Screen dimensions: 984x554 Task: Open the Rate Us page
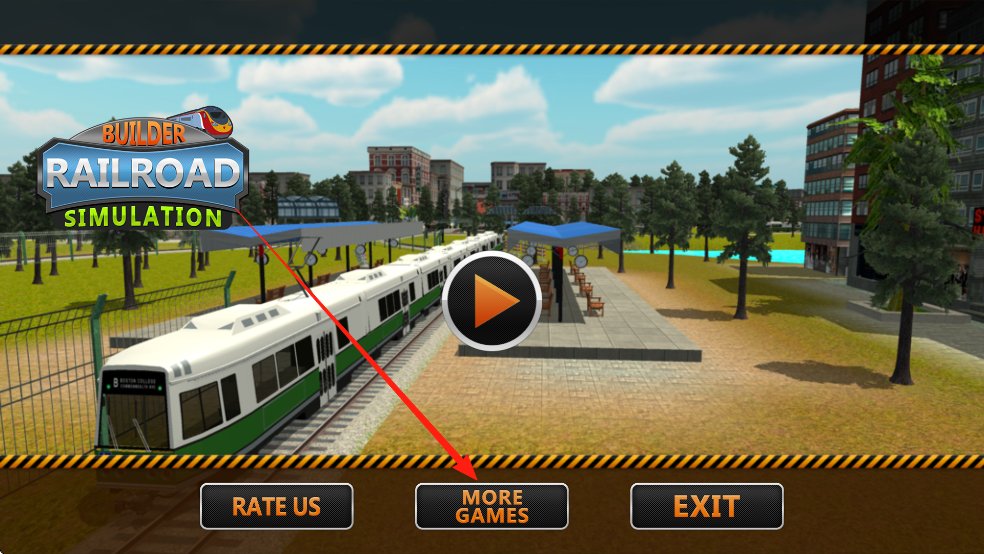tap(277, 506)
